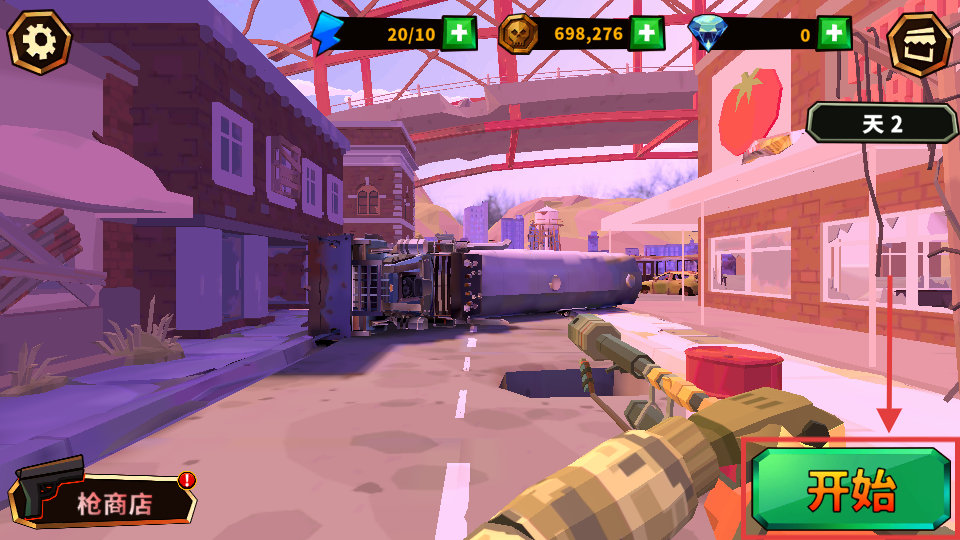Open the shop crate icon
Image resolution: width=960 pixels, height=540 pixels.
pos(920,42)
